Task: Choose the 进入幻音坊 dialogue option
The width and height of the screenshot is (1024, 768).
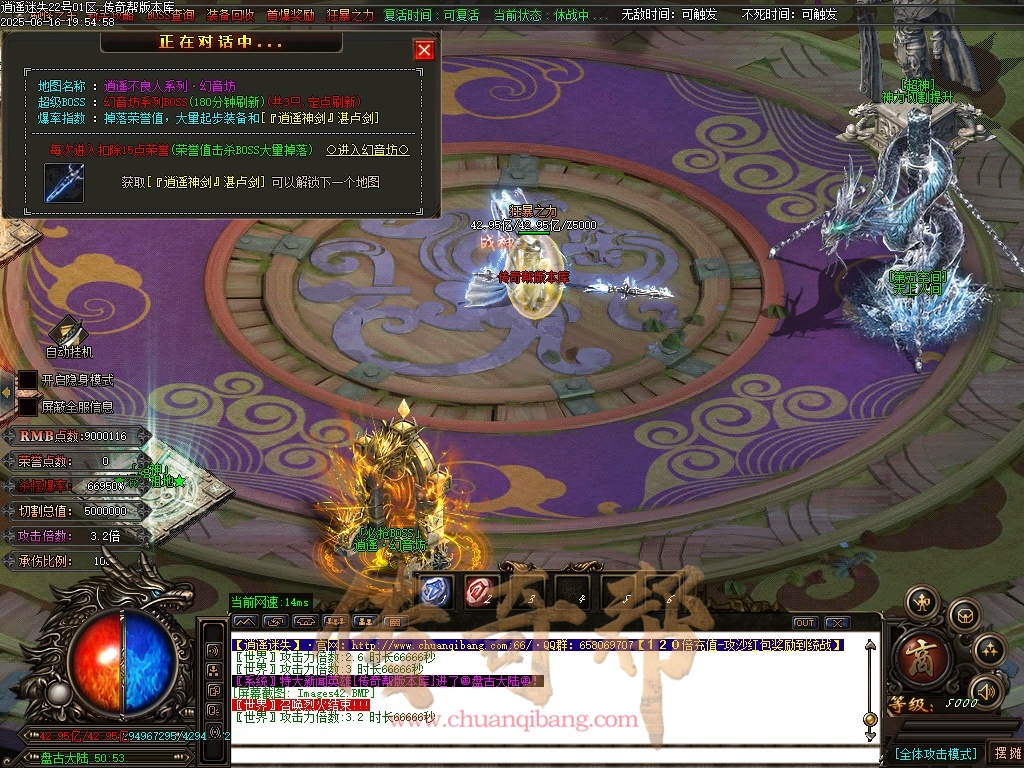Action: pyautogui.click(x=367, y=150)
